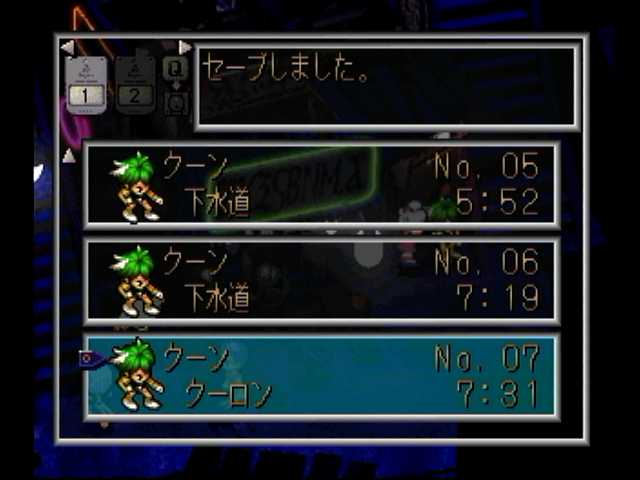Image resolution: width=640 pixels, height=480 pixels.
Task: Switch to memory card slot 2
Action: [x=135, y=84]
